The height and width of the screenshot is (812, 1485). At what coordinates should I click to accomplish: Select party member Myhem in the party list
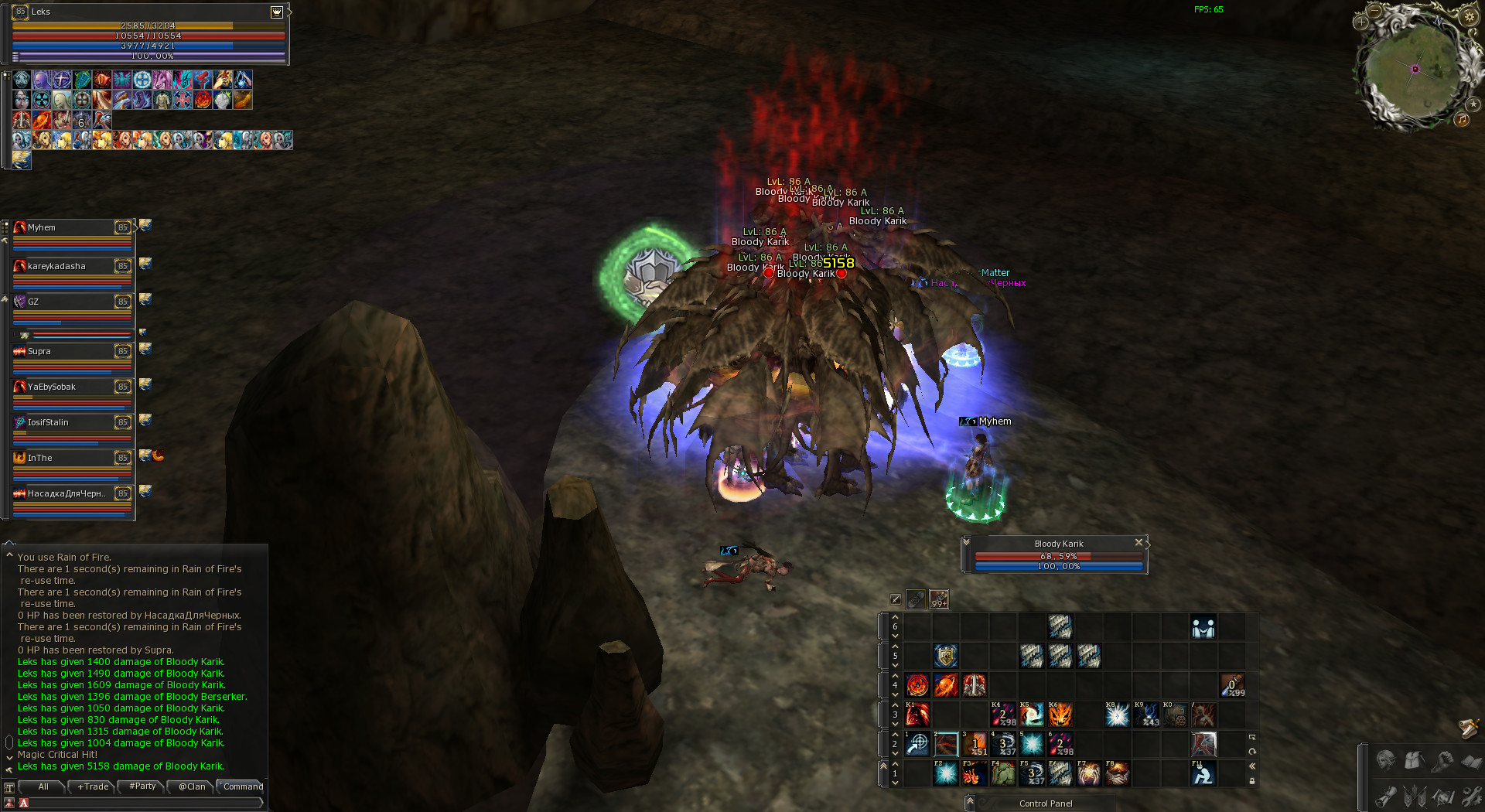pos(71,228)
